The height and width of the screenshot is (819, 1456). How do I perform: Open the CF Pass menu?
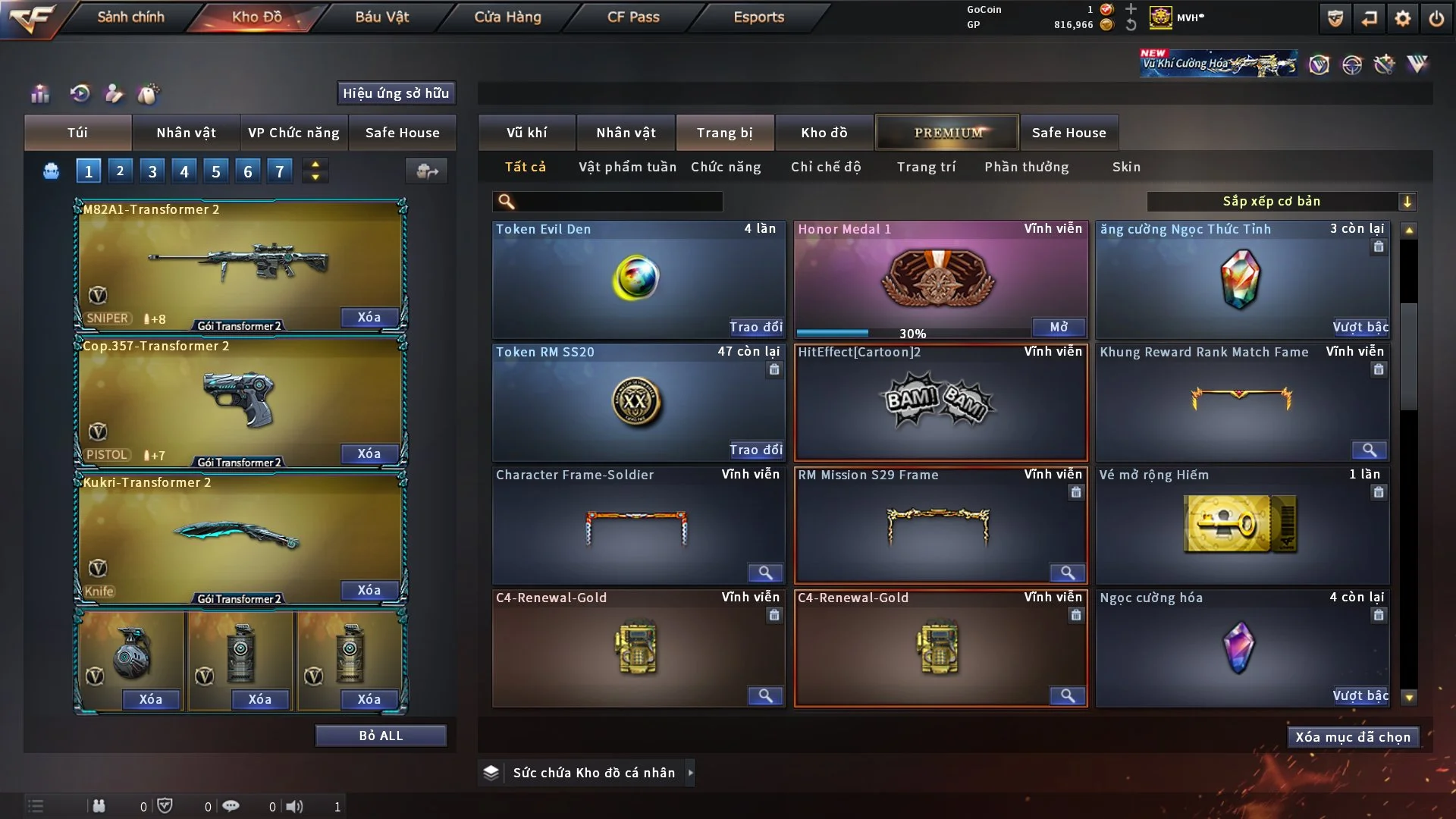tap(633, 17)
